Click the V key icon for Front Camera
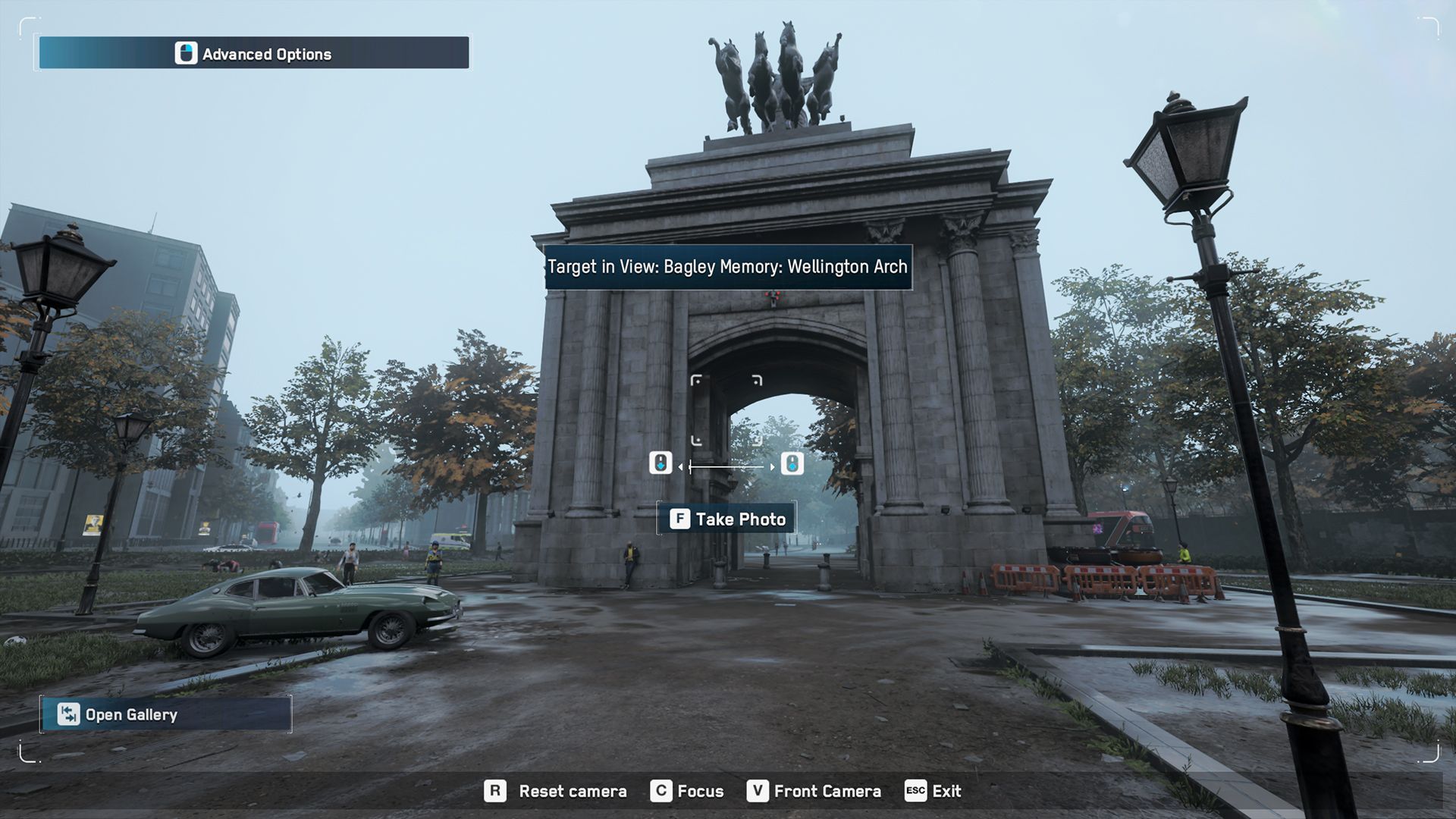The height and width of the screenshot is (819, 1456). tap(756, 791)
